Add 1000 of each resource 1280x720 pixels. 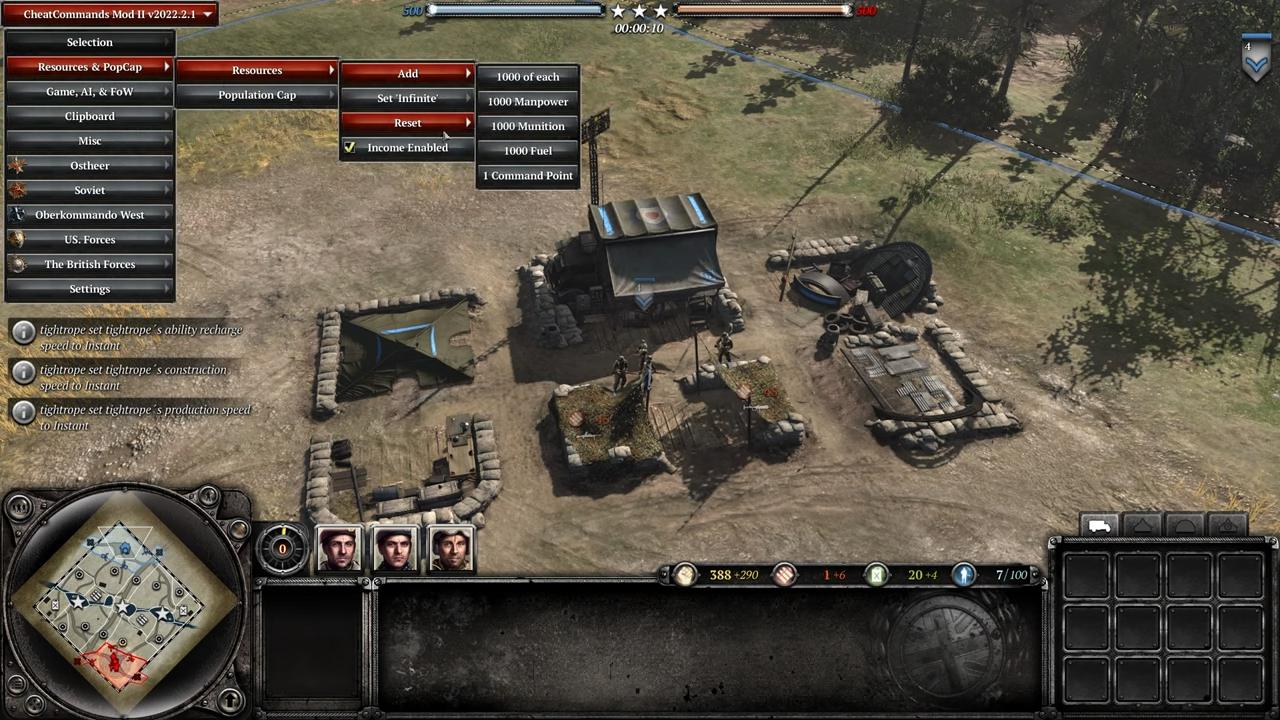[x=528, y=77]
